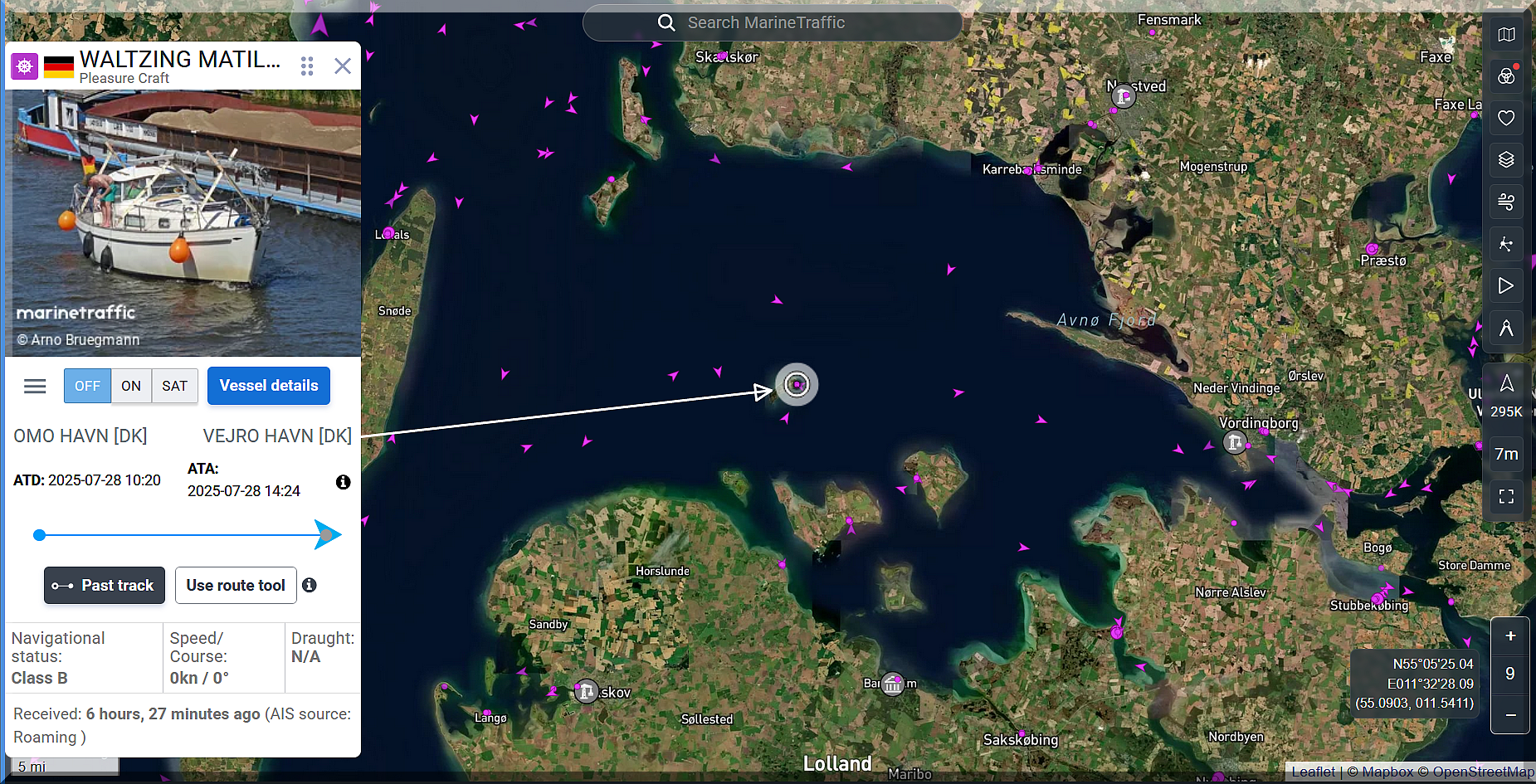Open the folded map type icon
1536x784 pixels.
coord(1506,35)
